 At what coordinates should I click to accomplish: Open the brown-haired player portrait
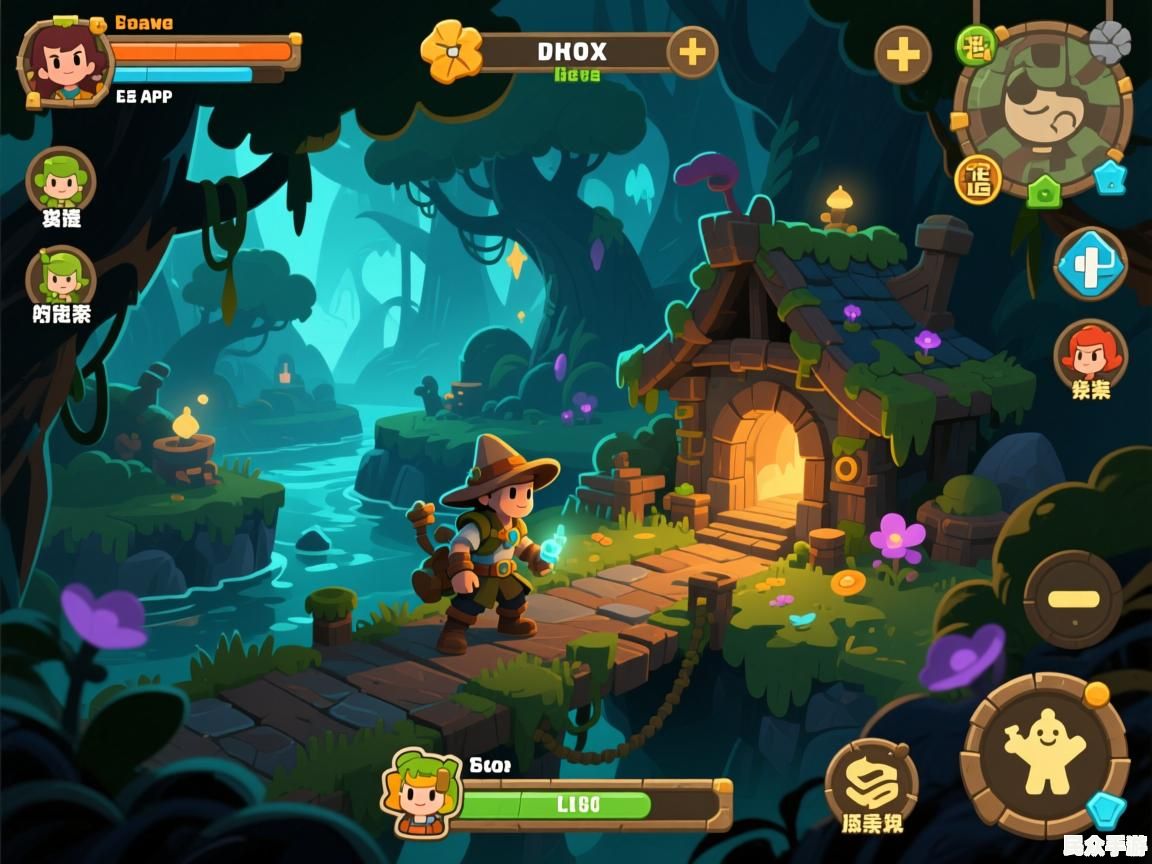click(63, 62)
